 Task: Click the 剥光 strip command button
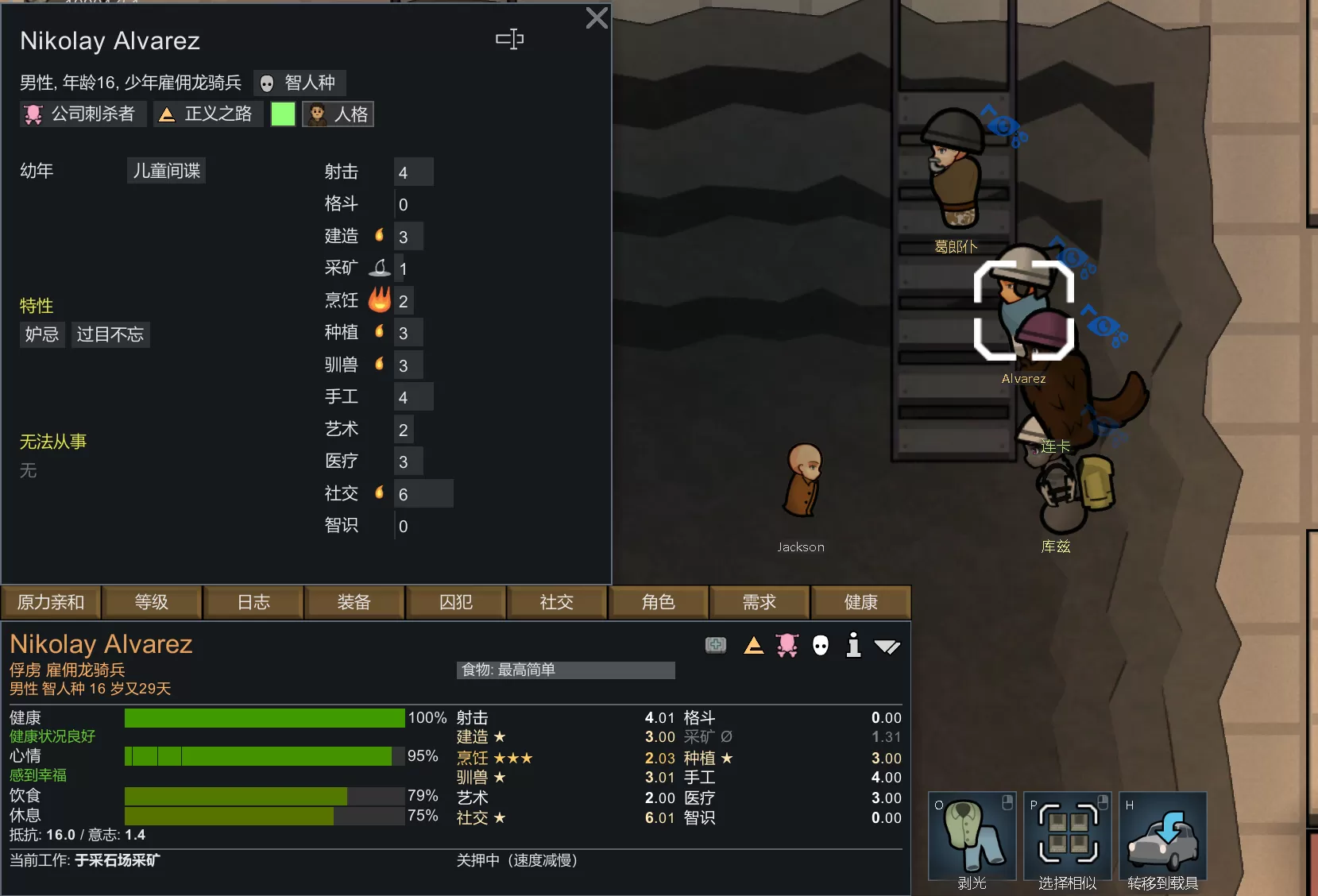pos(972,837)
